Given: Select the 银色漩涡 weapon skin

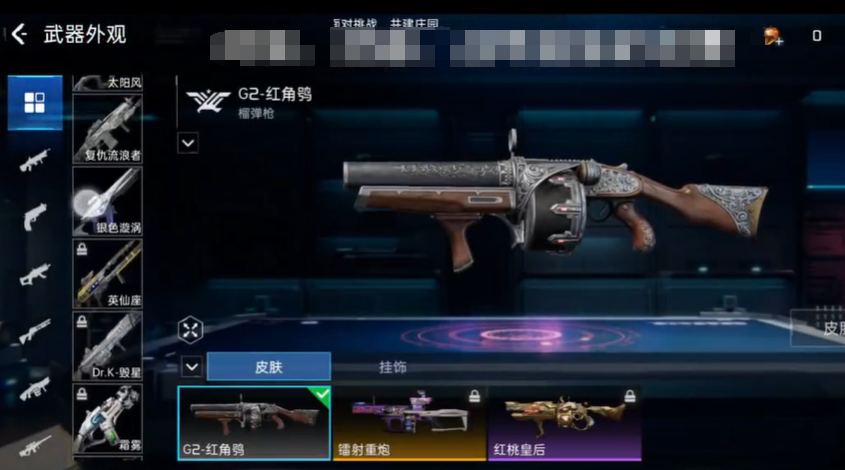Looking at the screenshot, I should tap(107, 200).
